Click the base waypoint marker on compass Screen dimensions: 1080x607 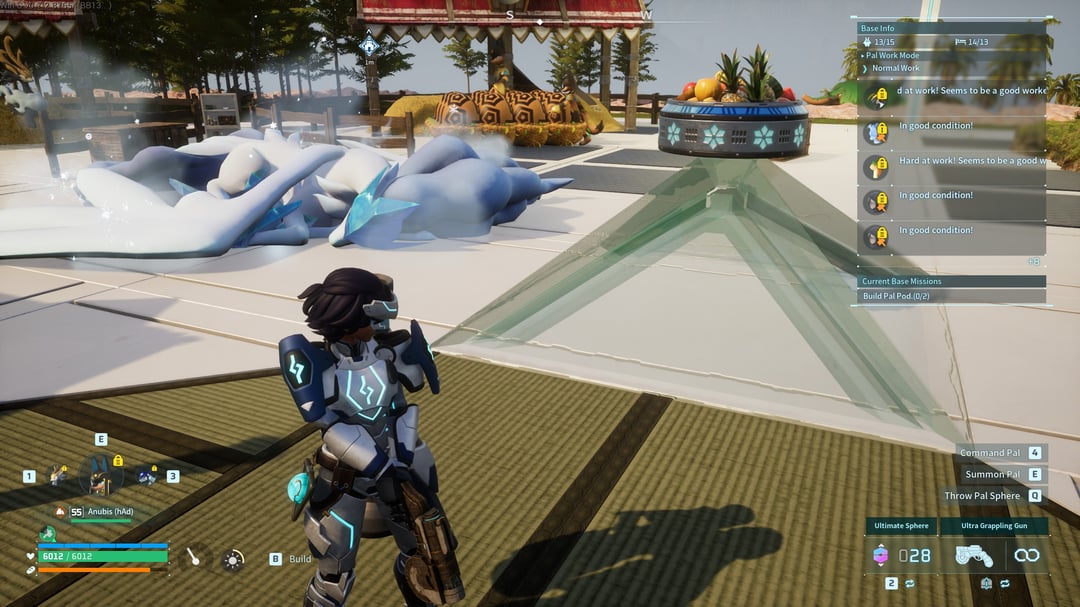pyautogui.click(x=370, y=45)
